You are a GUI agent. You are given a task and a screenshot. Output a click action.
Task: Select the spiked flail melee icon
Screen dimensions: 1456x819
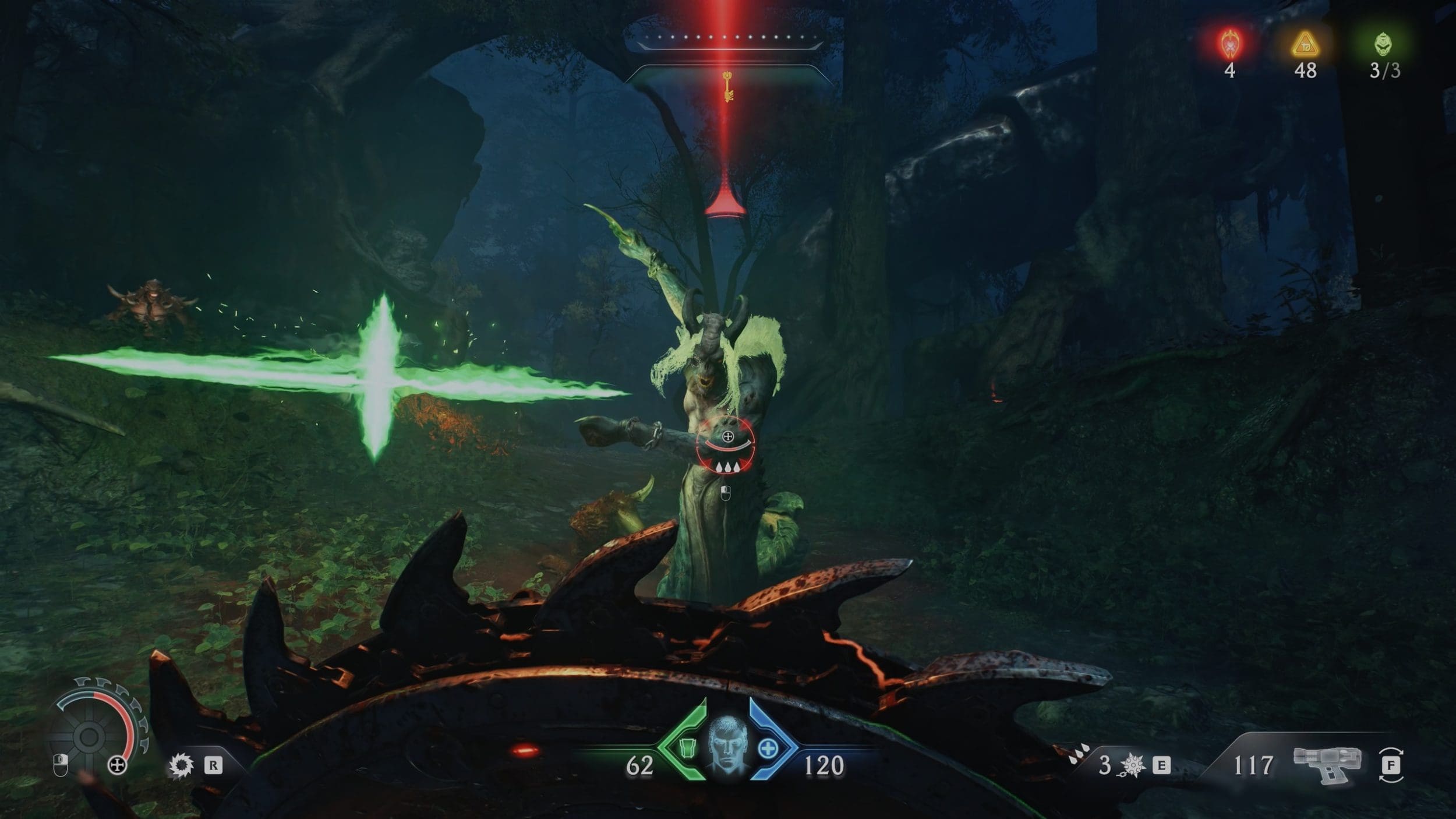(1132, 765)
